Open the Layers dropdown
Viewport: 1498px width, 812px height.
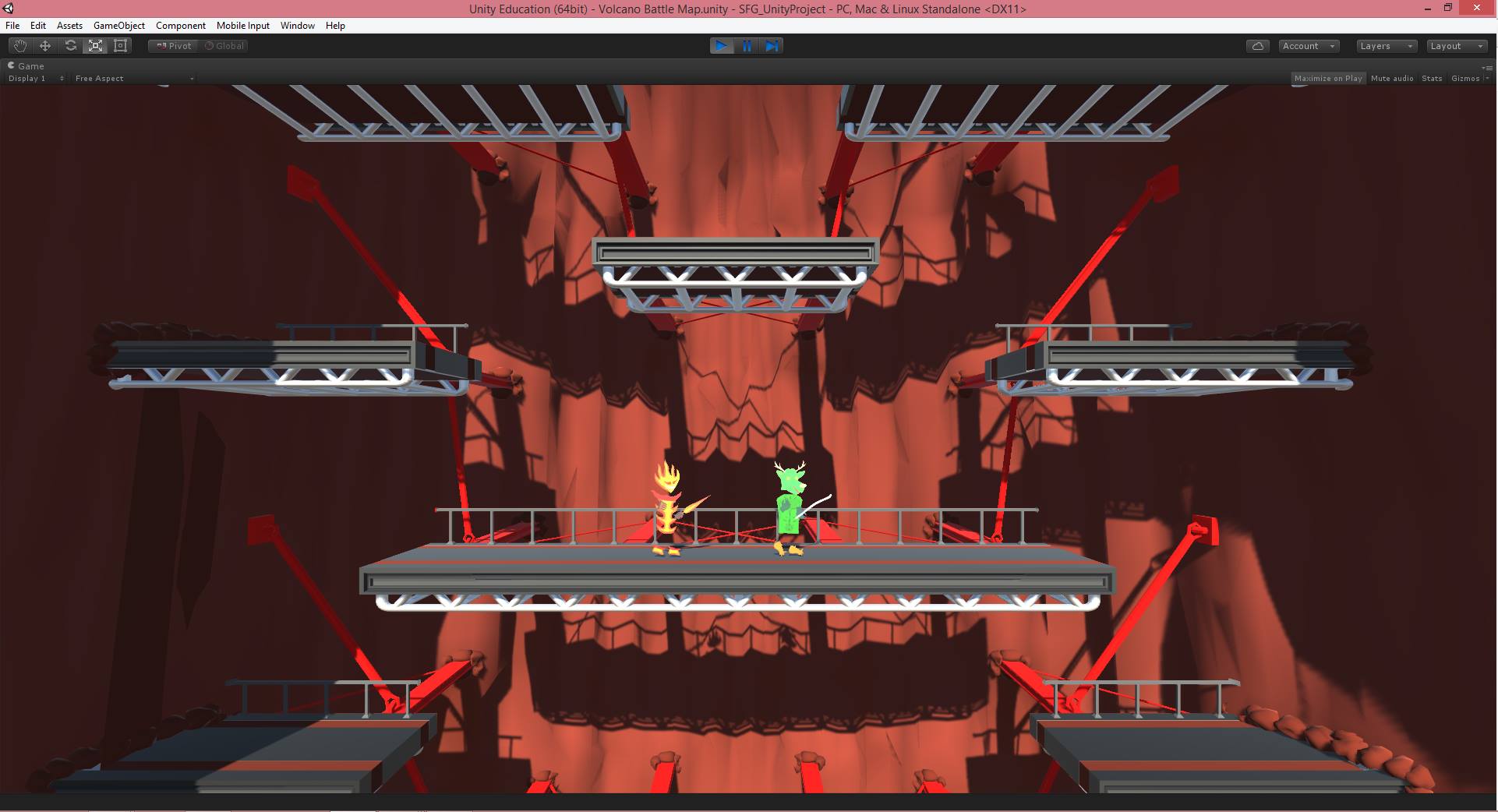[1386, 46]
